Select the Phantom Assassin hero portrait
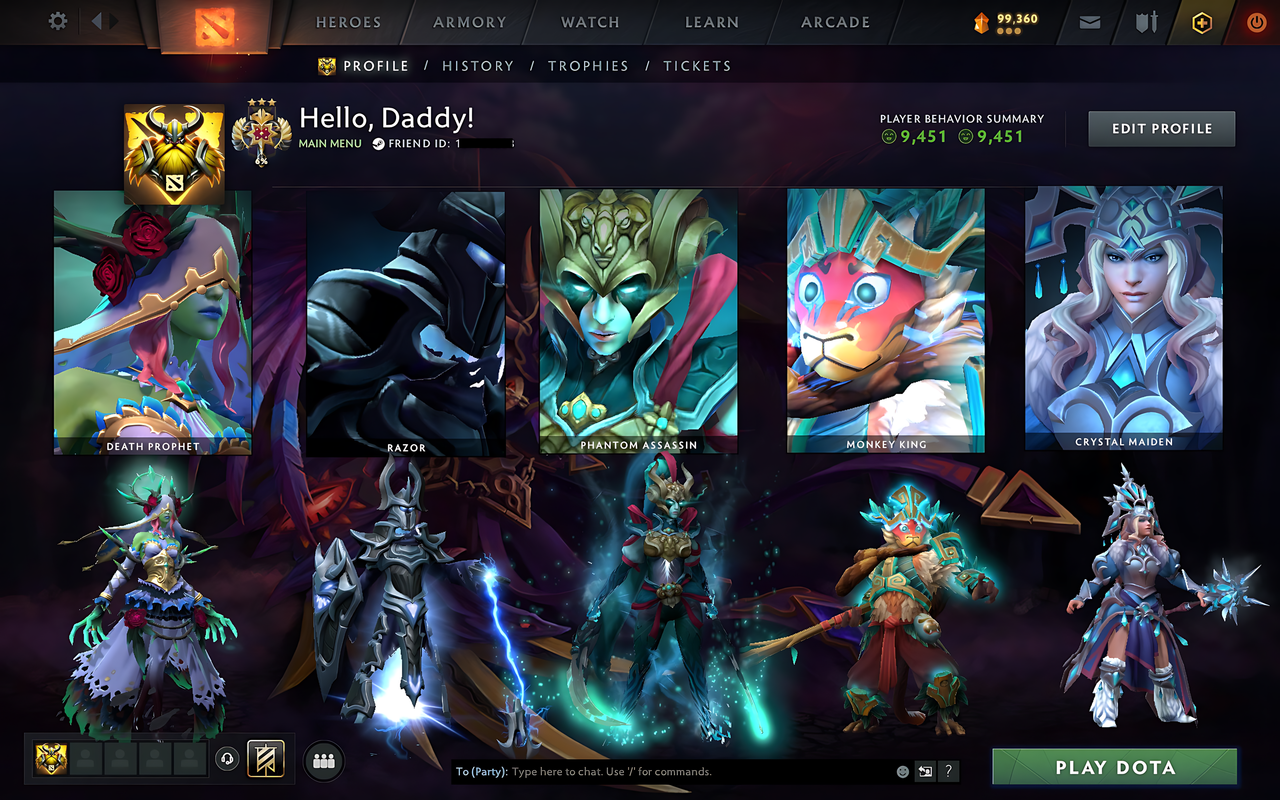 pos(637,318)
